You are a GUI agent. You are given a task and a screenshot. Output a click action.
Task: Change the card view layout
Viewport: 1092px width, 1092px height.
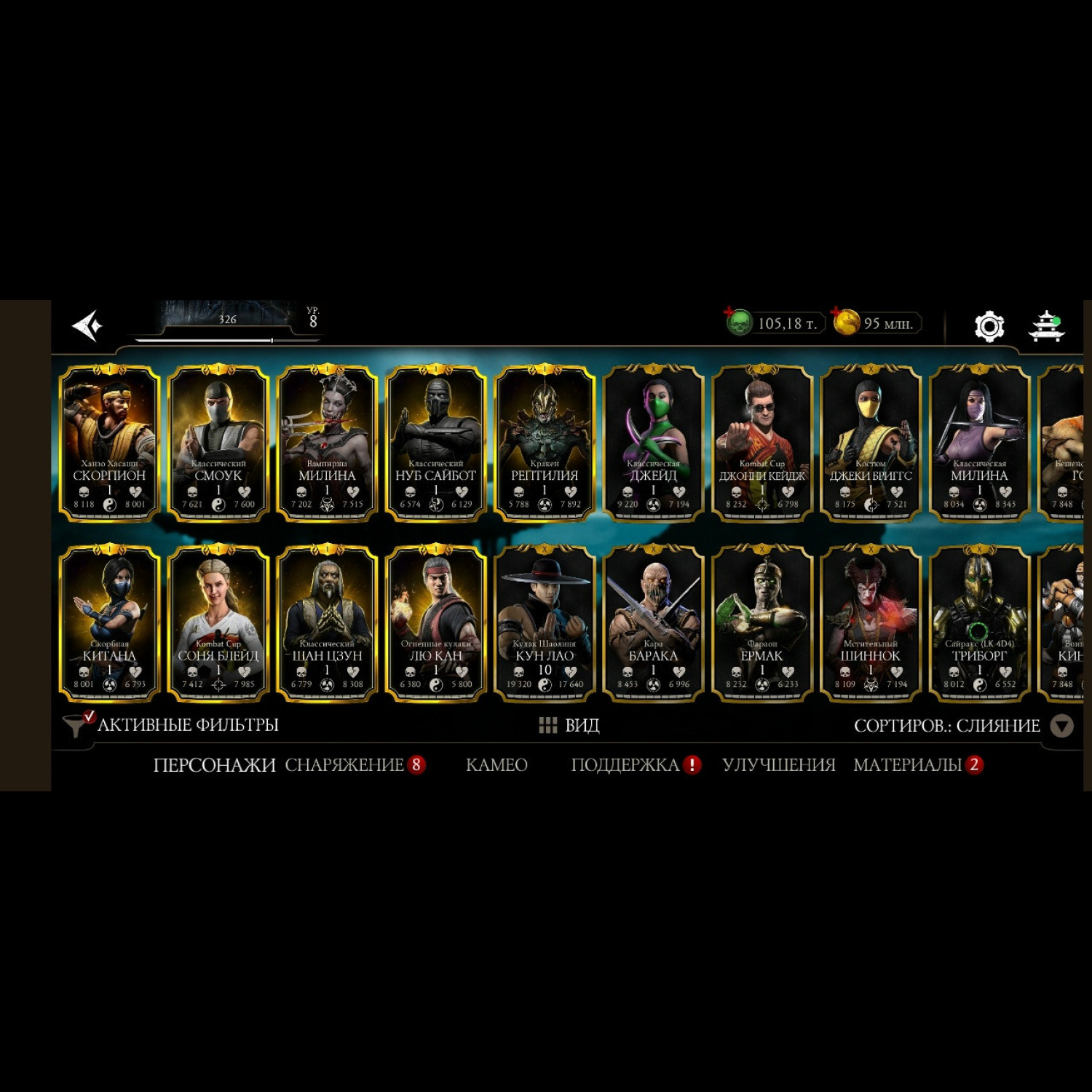(x=569, y=725)
